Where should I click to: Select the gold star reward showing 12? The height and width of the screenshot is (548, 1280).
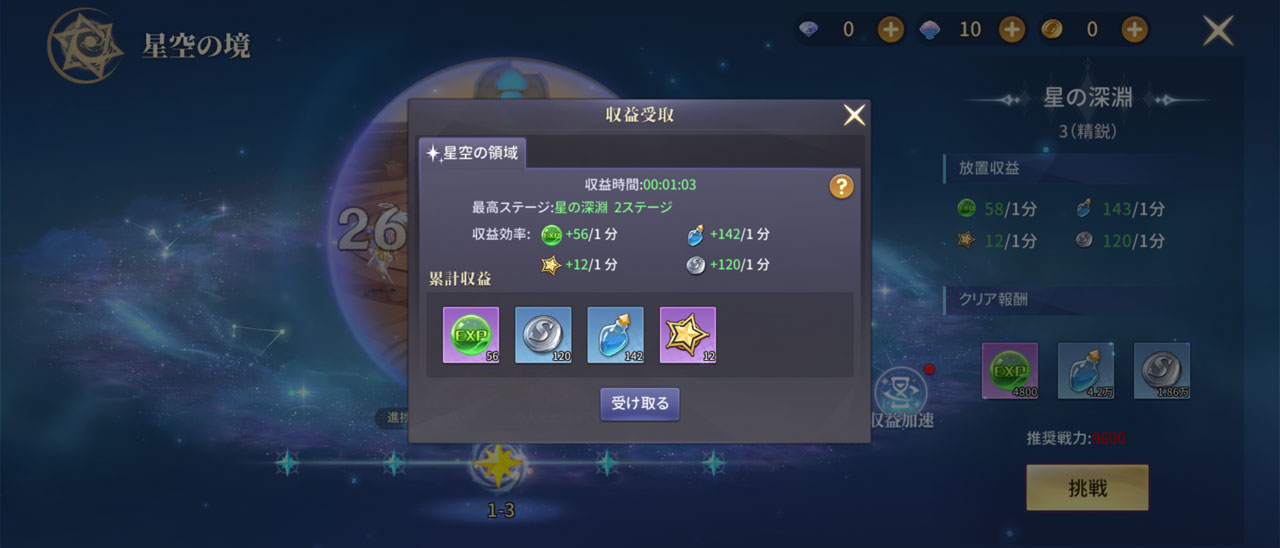688,335
